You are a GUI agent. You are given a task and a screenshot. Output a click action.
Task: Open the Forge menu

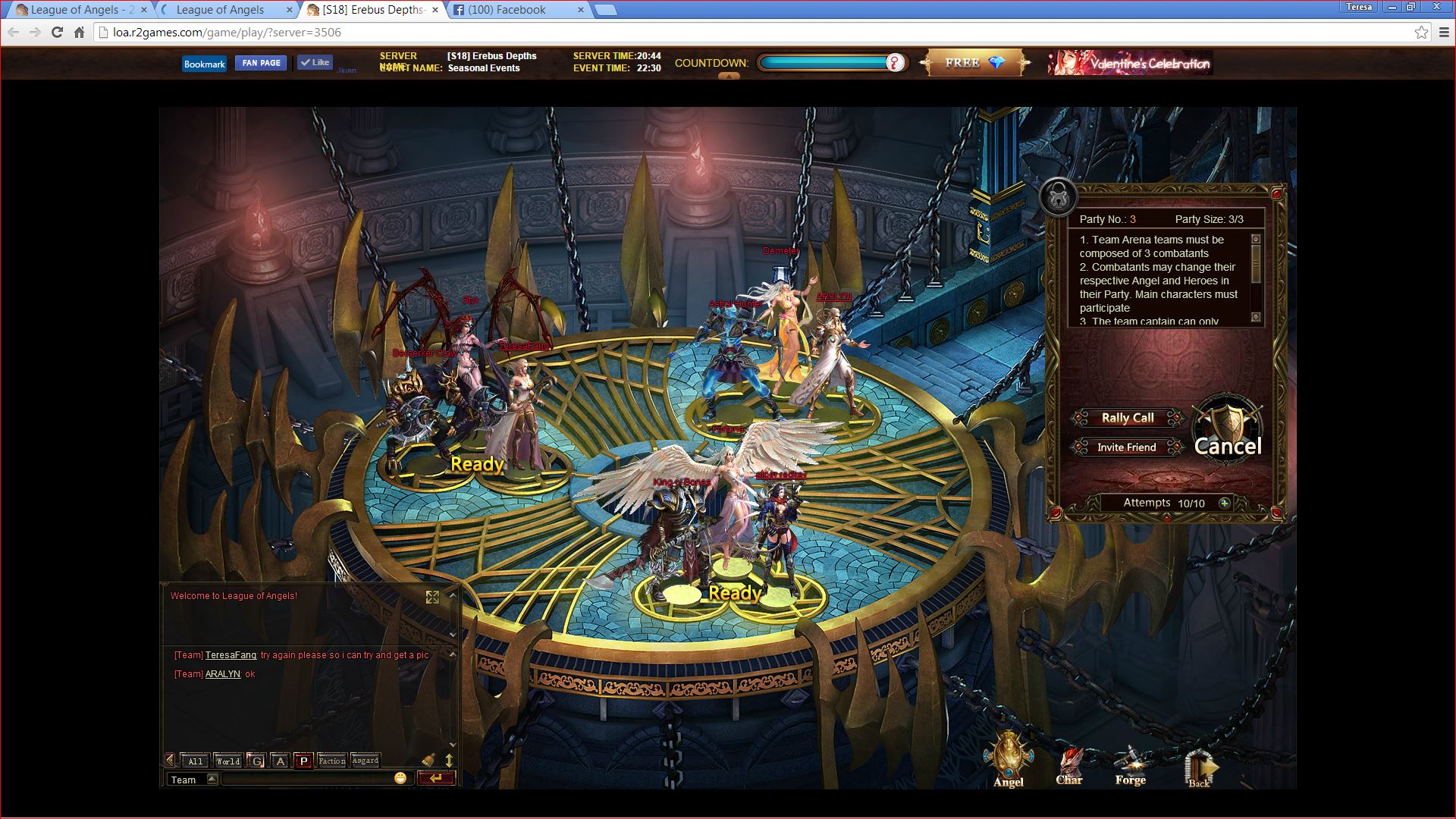(1130, 764)
